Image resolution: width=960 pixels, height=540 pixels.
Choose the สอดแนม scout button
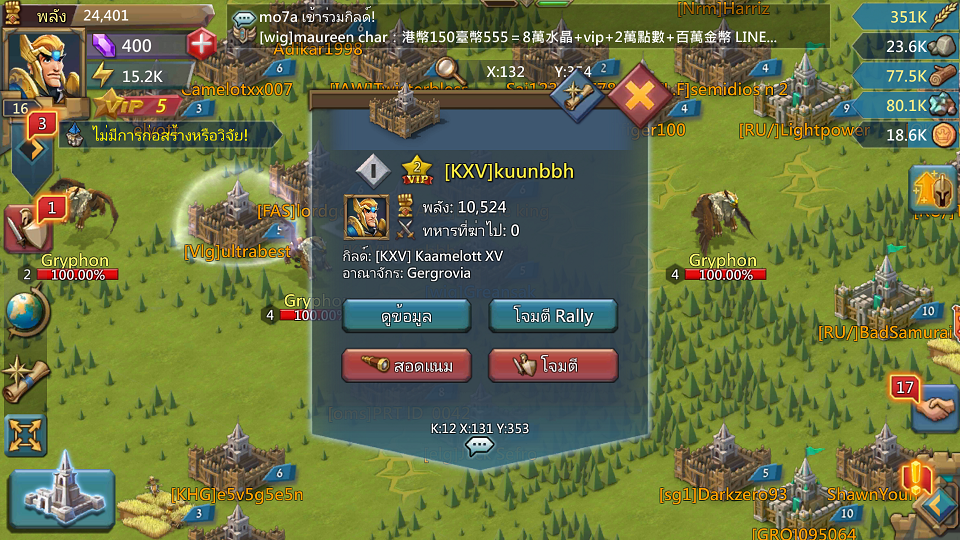pos(406,366)
